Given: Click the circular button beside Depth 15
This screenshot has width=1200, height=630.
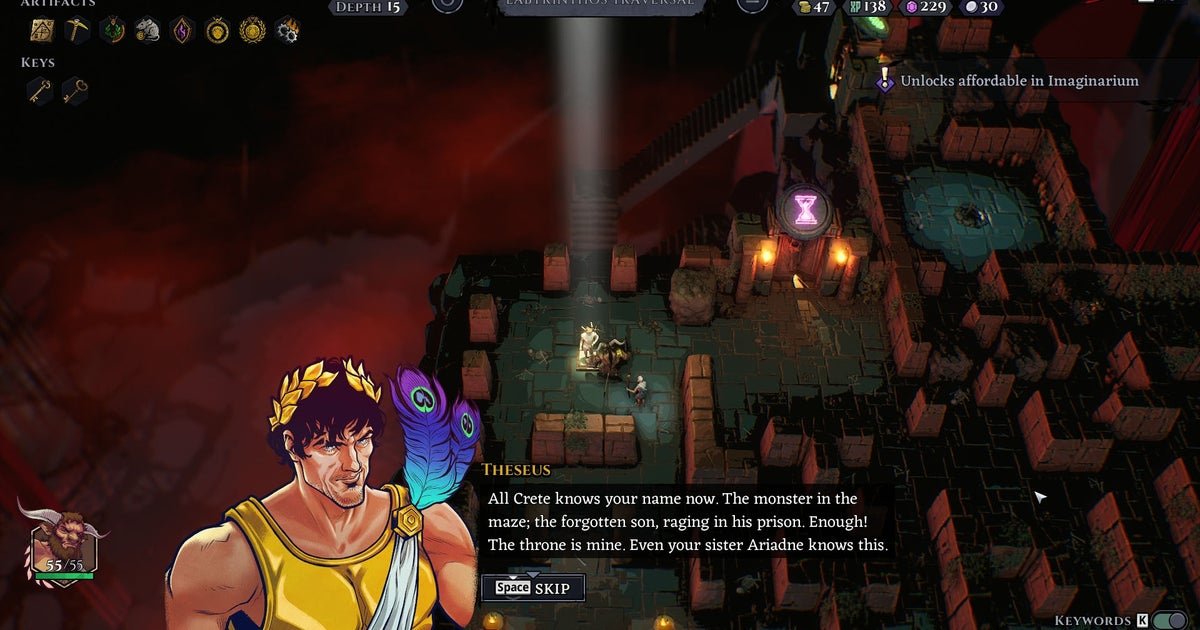Looking at the screenshot, I should 447,6.
